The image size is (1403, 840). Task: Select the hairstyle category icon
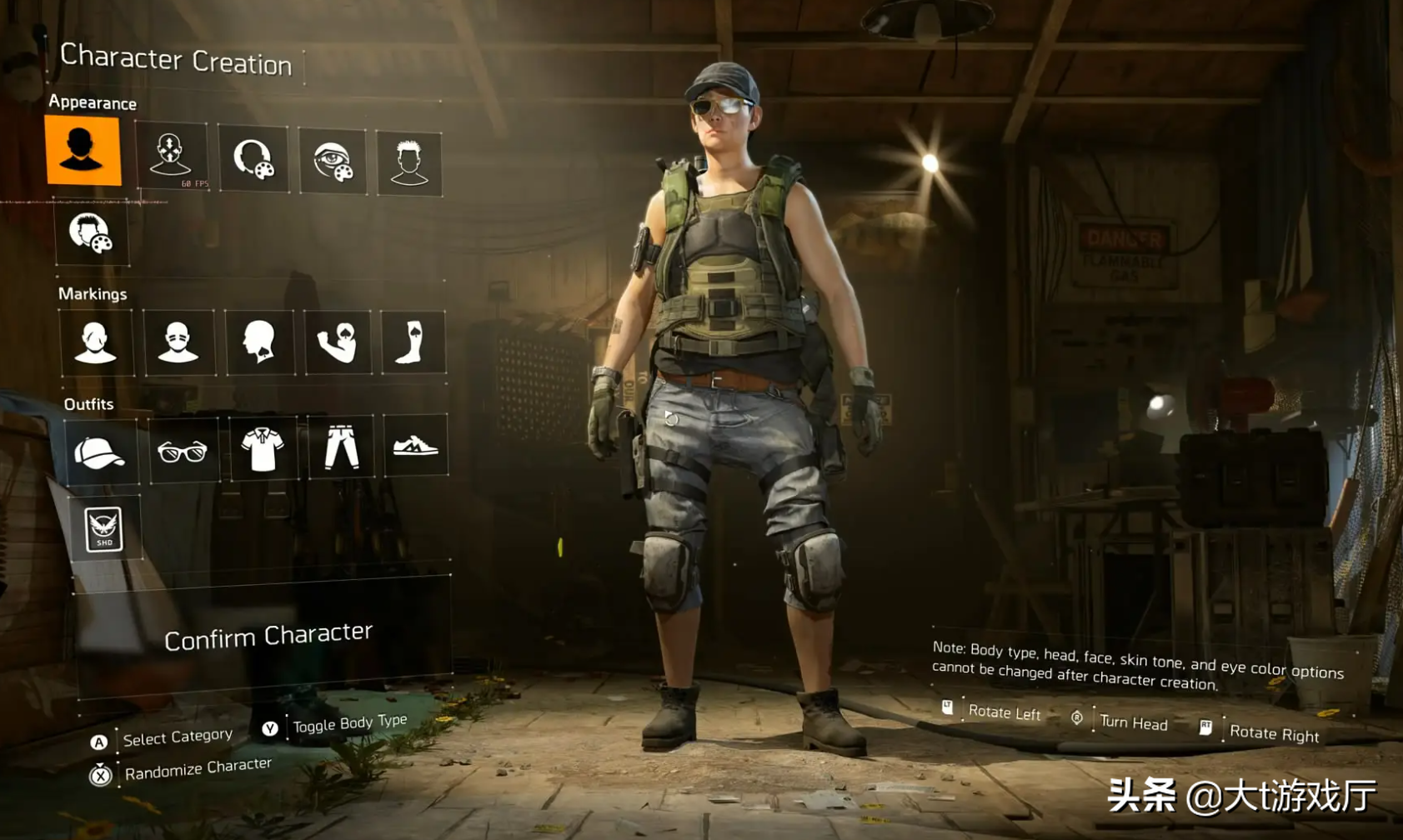[408, 162]
